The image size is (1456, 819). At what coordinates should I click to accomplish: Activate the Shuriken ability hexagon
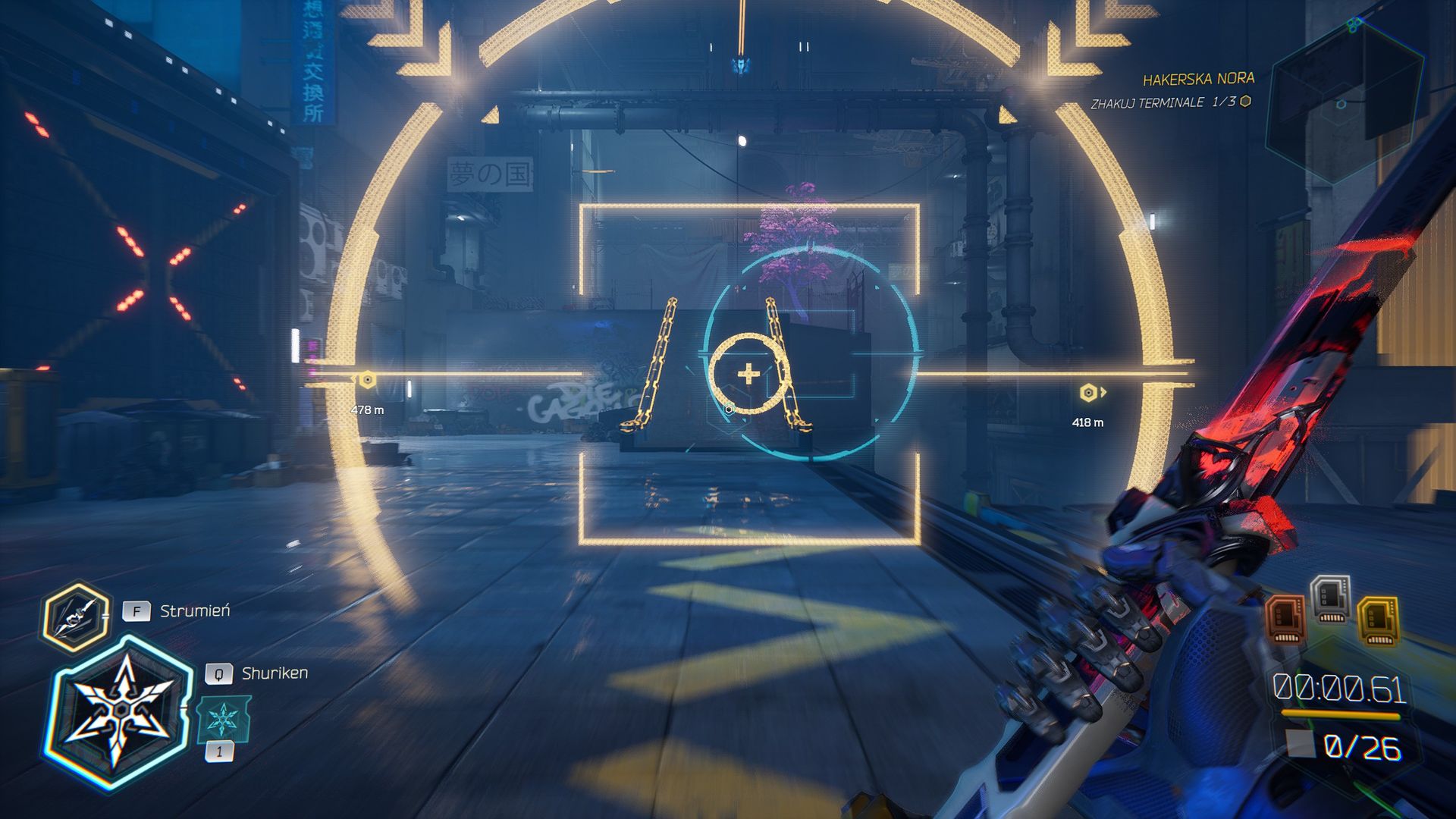coord(121,711)
